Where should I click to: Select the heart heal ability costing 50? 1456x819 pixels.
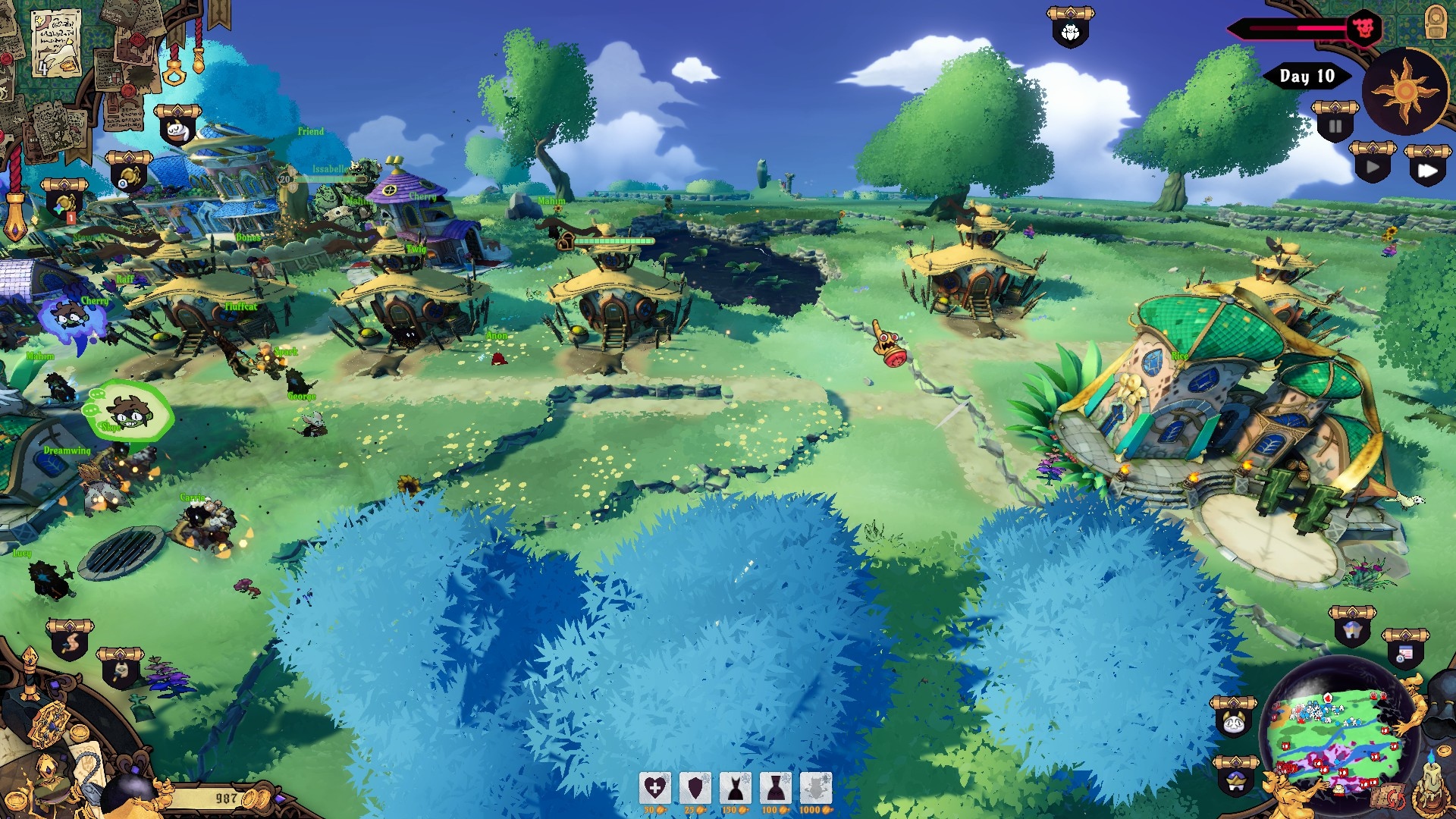click(655, 789)
